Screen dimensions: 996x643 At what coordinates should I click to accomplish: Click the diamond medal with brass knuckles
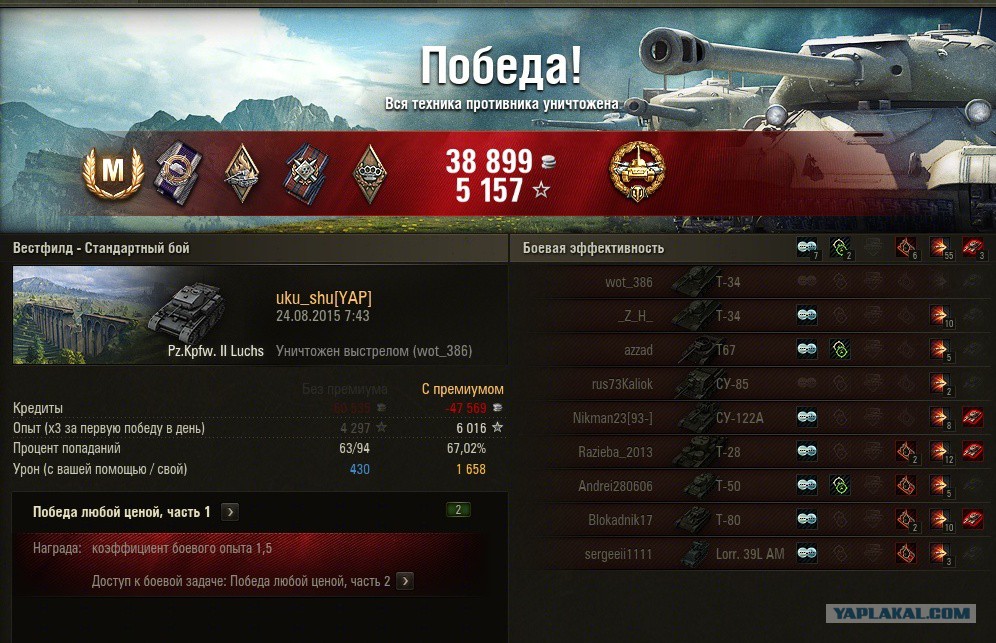click(x=370, y=172)
